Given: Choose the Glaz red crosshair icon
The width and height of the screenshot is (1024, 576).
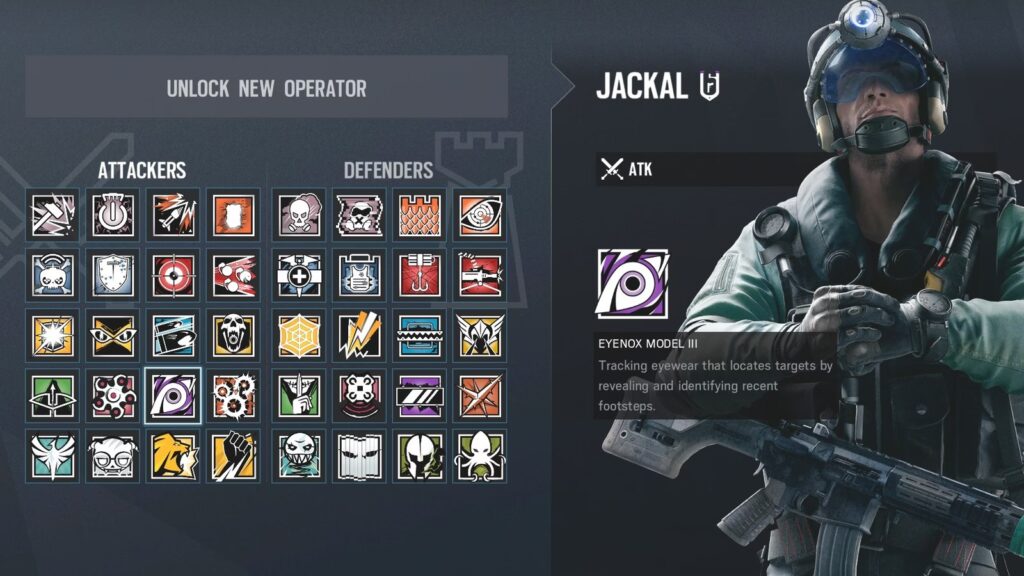Looking at the screenshot, I should 172,274.
